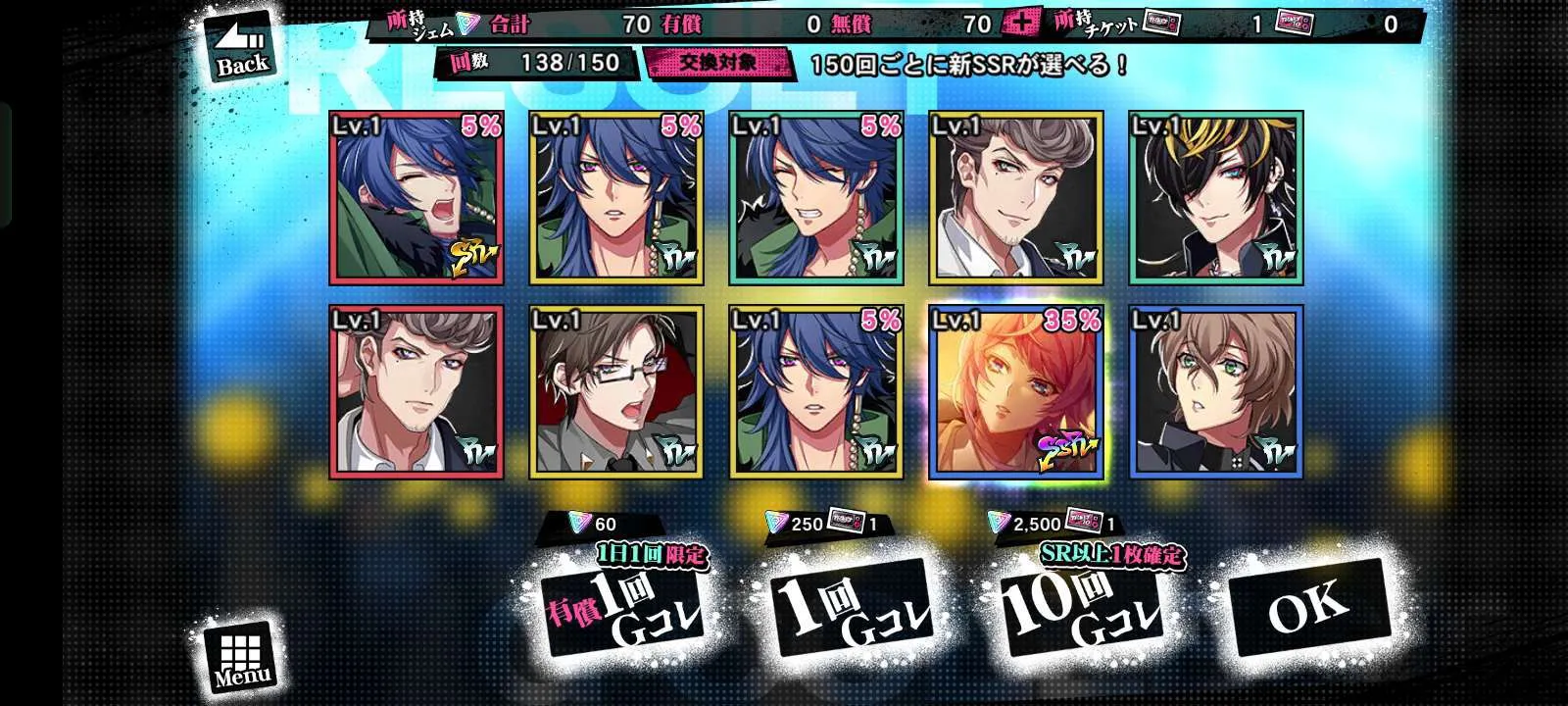Select the laughing blue-haired SR card

click(x=416, y=198)
